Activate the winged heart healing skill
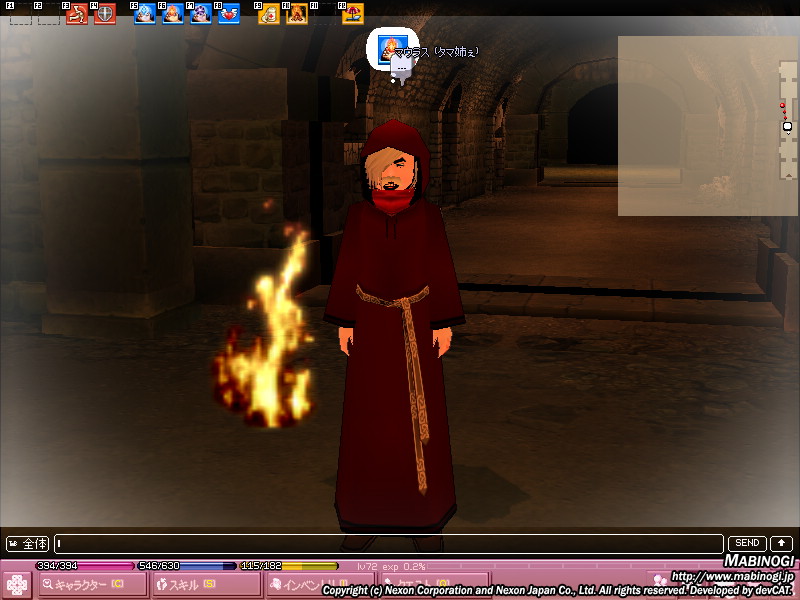800x600 pixels. (x=229, y=14)
